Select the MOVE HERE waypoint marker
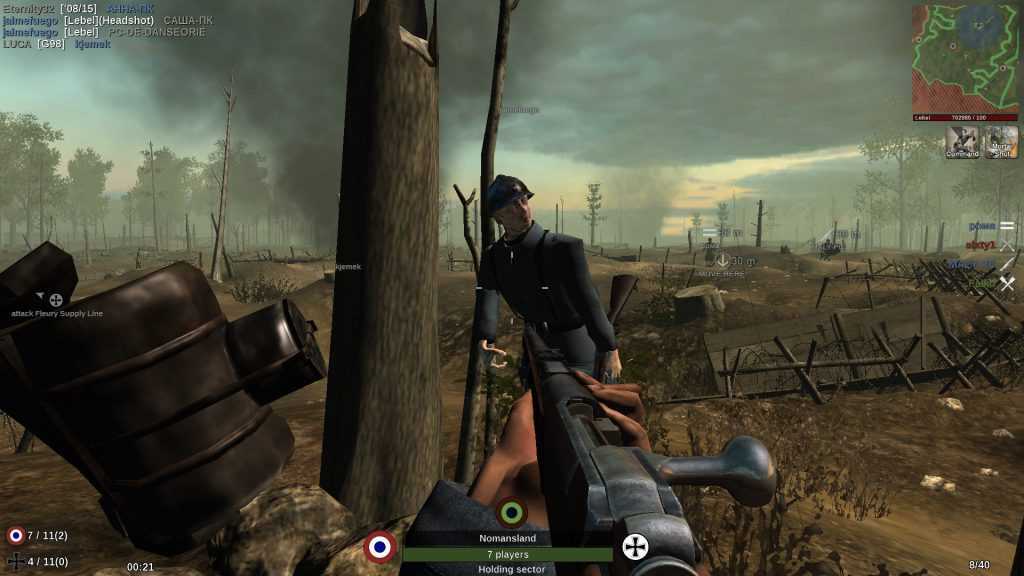Viewport: 1024px width, 576px height. [x=722, y=261]
